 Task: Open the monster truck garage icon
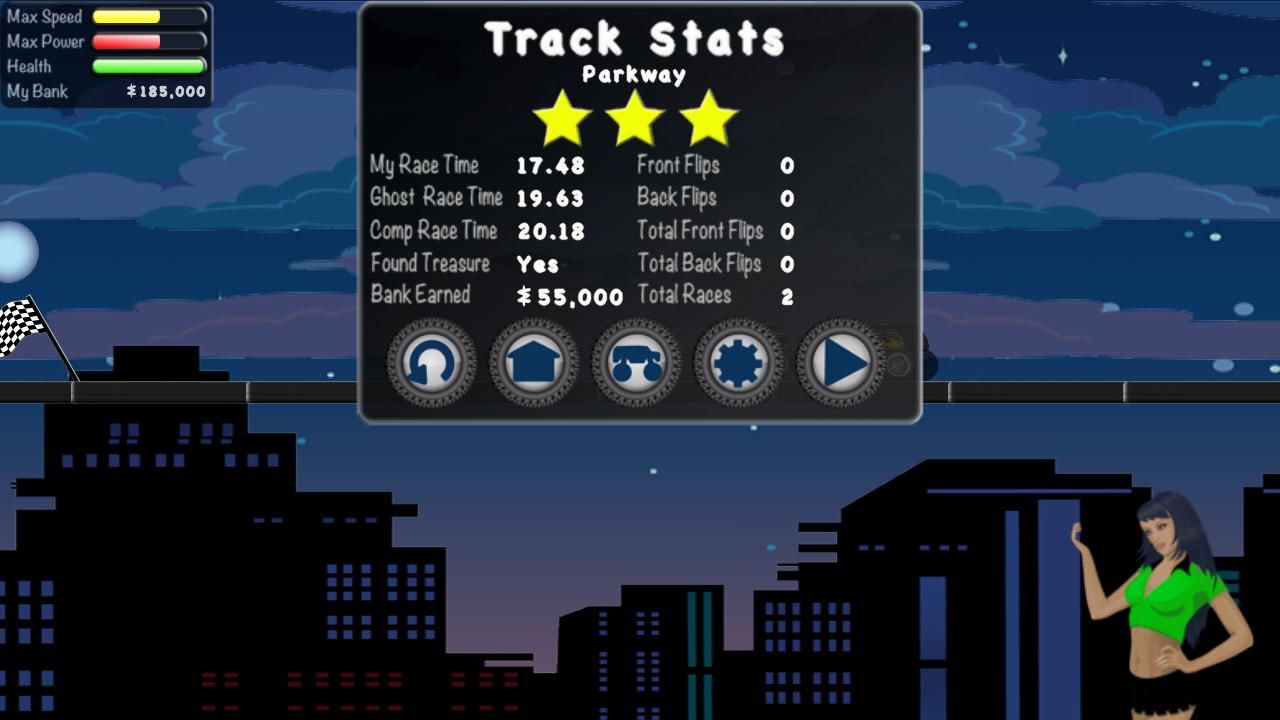pos(636,363)
